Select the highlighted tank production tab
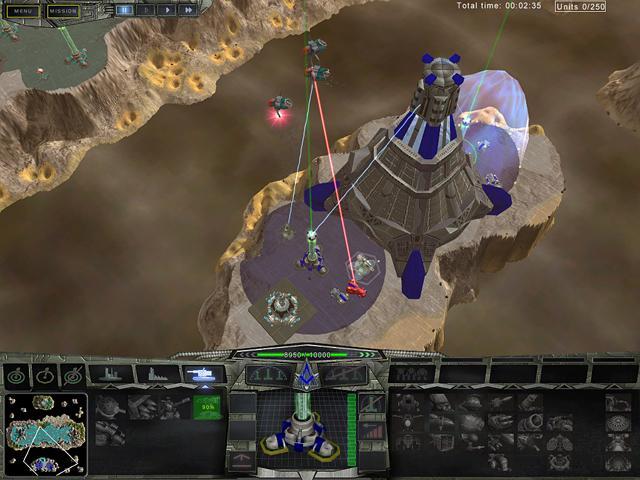Screen dimensions: 640x480 pyautogui.click(x=205, y=374)
